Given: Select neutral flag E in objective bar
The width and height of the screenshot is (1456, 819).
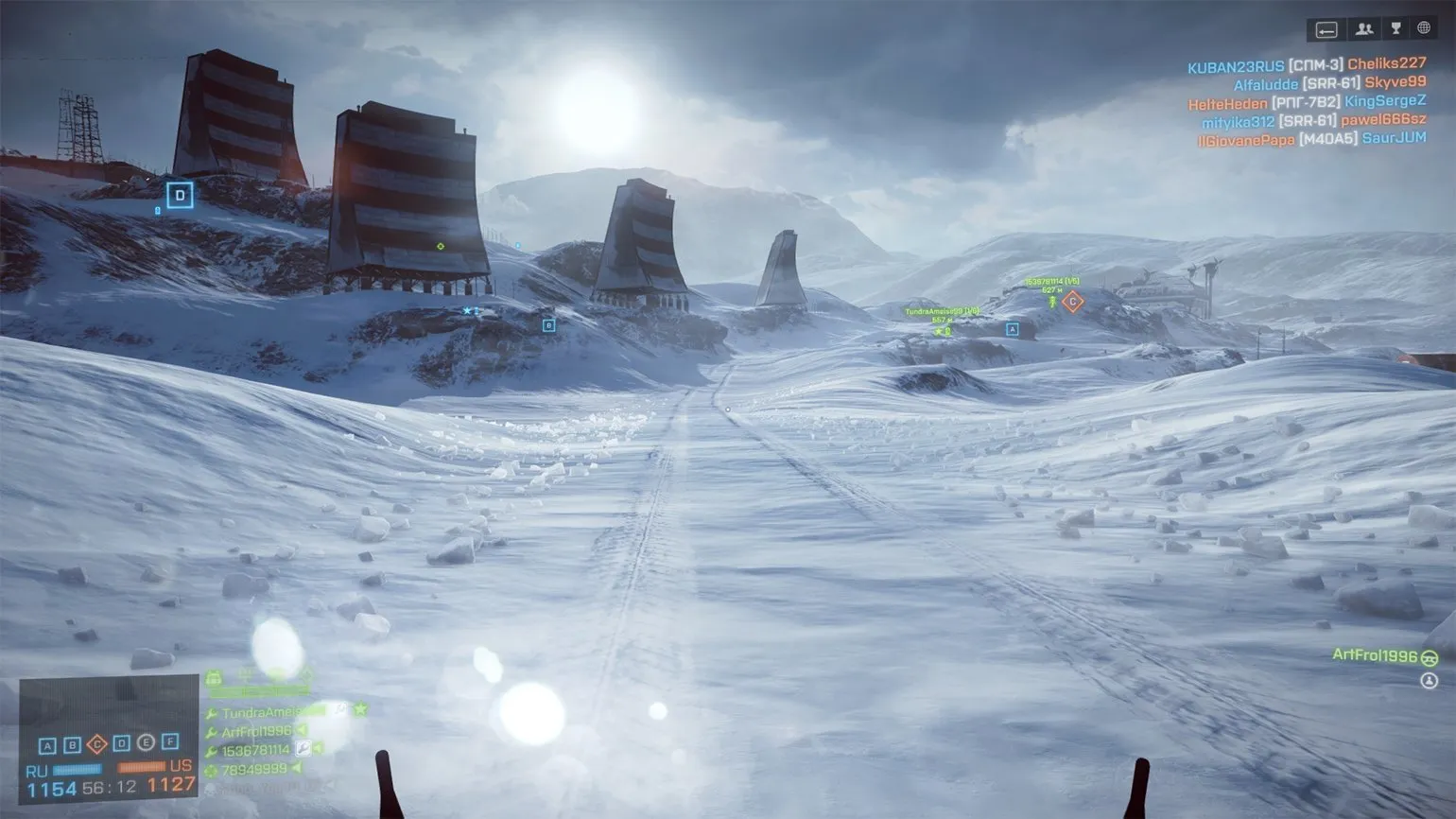Looking at the screenshot, I should [146, 743].
